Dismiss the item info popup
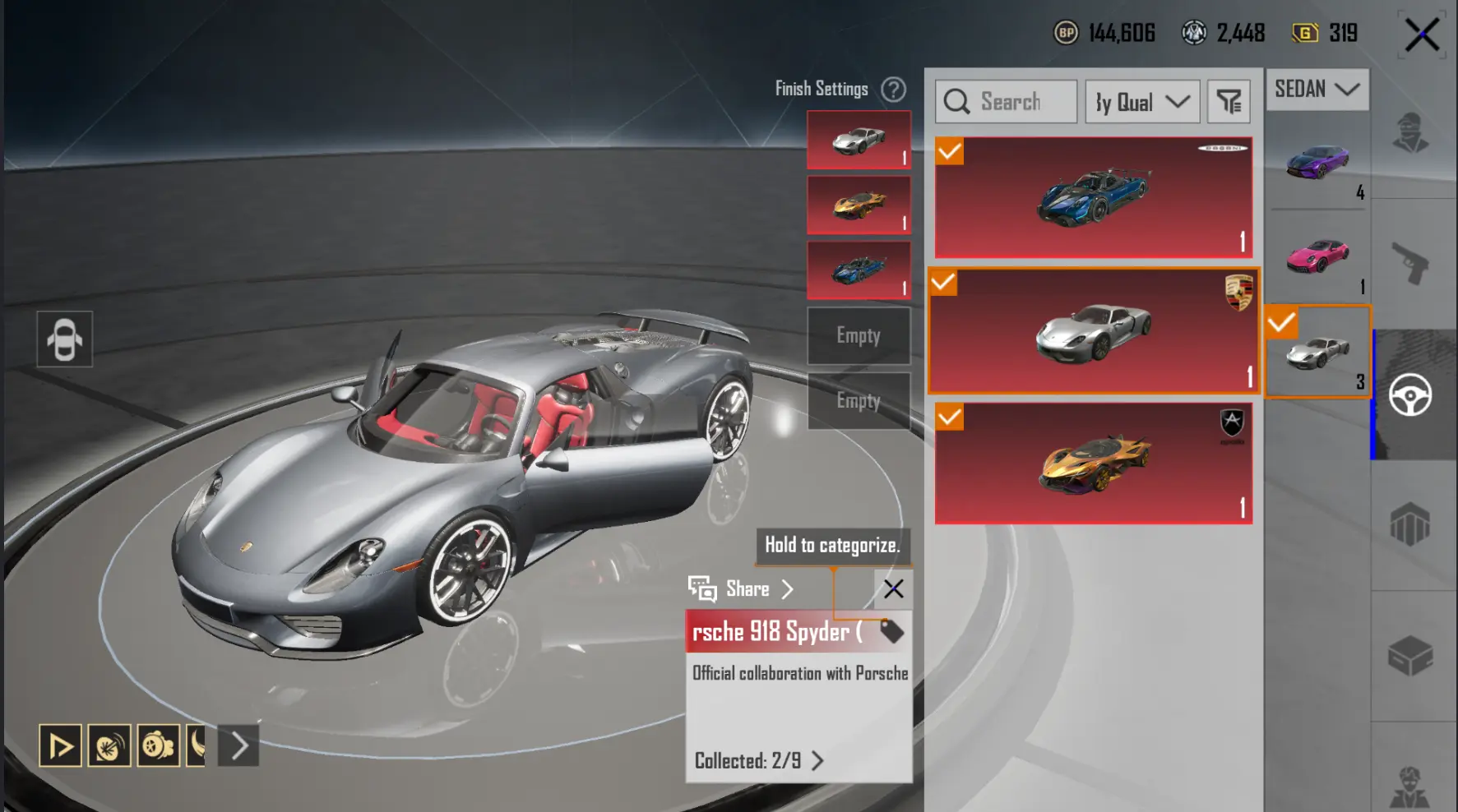1458x812 pixels. pyautogui.click(x=893, y=588)
